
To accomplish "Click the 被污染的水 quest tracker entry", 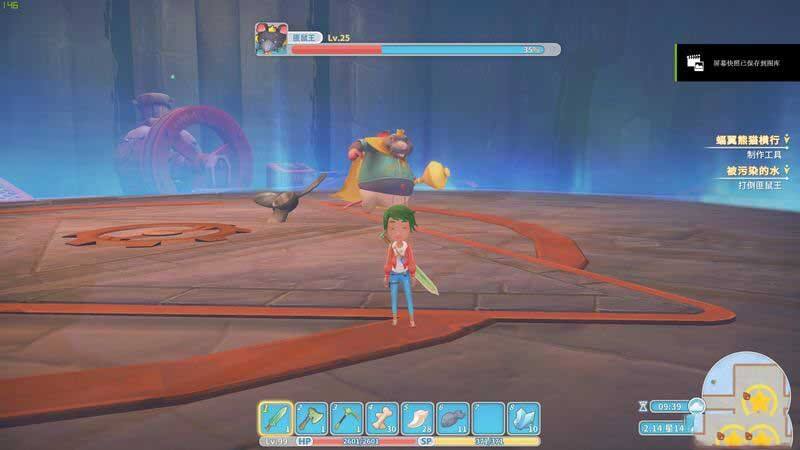I will [x=752, y=171].
